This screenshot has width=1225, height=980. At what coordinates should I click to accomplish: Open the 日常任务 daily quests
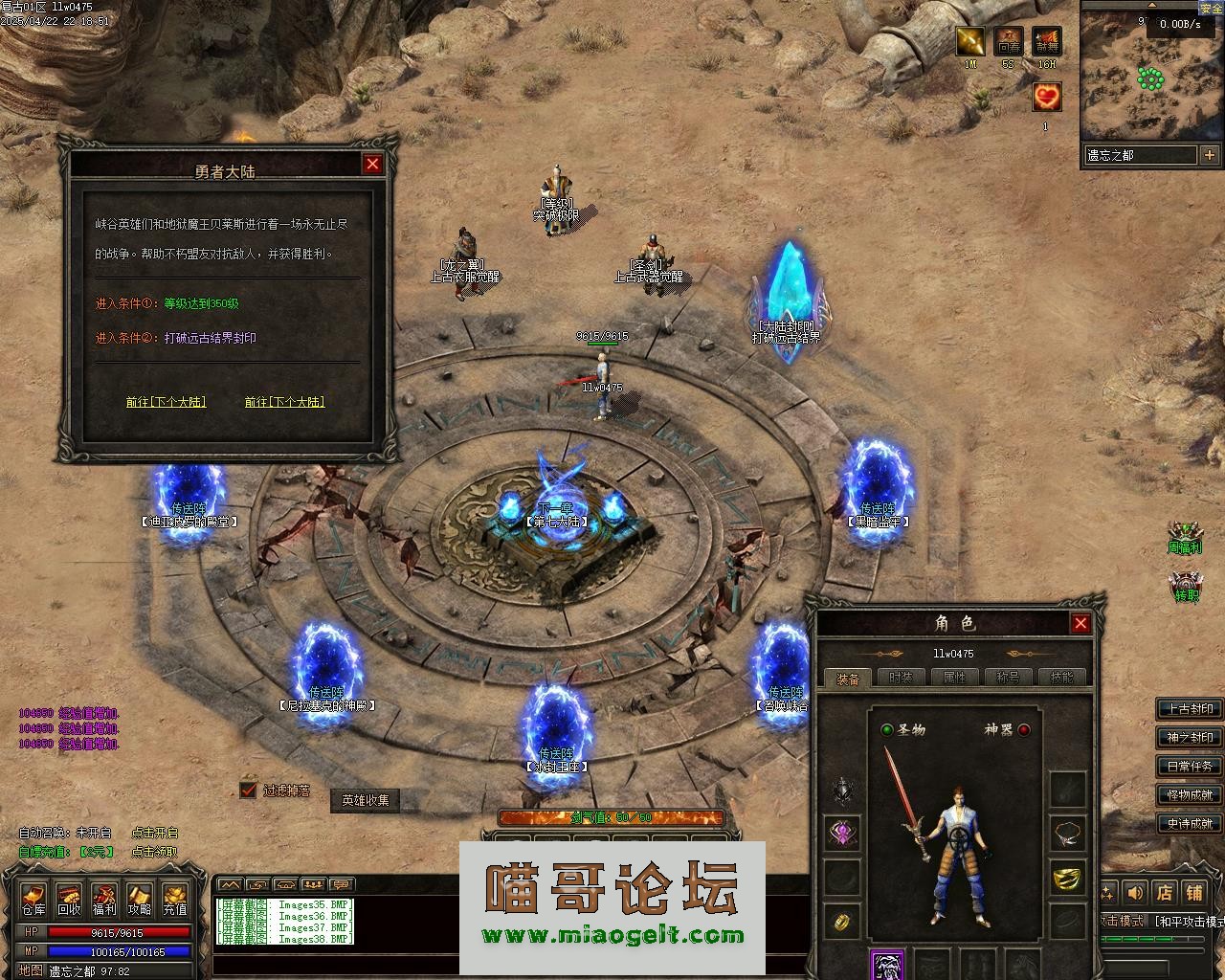tap(1190, 767)
